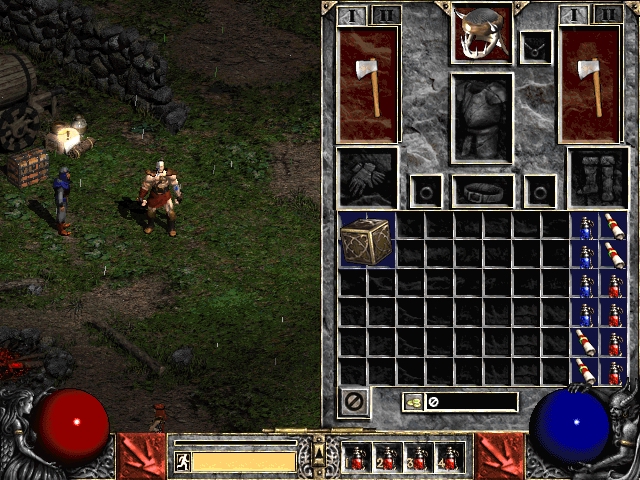Image resolution: width=640 pixels, height=480 pixels.
Task: Click the equipped wolf head helm
Action: 481,34
